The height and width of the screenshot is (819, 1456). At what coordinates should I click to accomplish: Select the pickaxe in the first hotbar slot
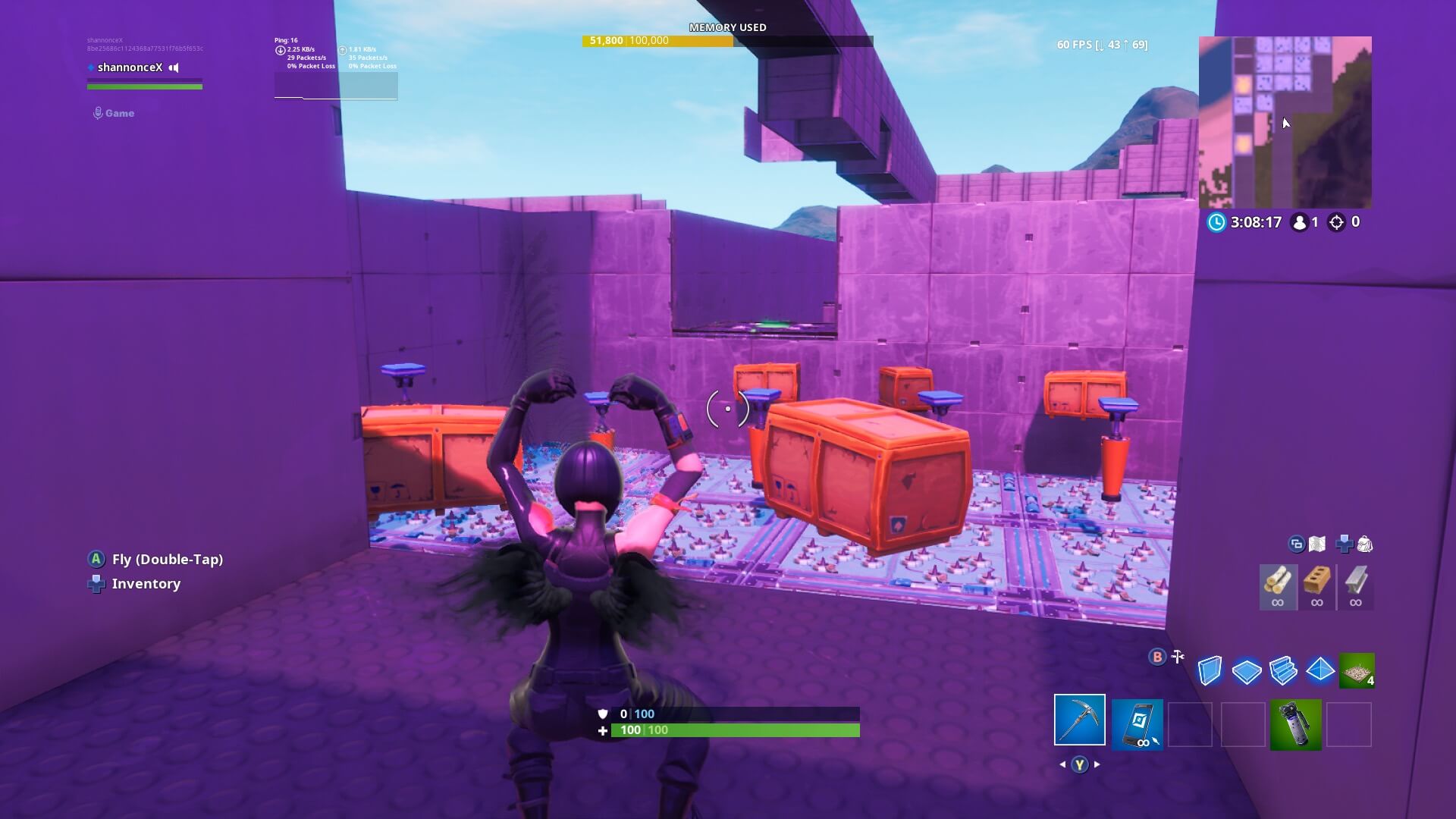[1079, 724]
